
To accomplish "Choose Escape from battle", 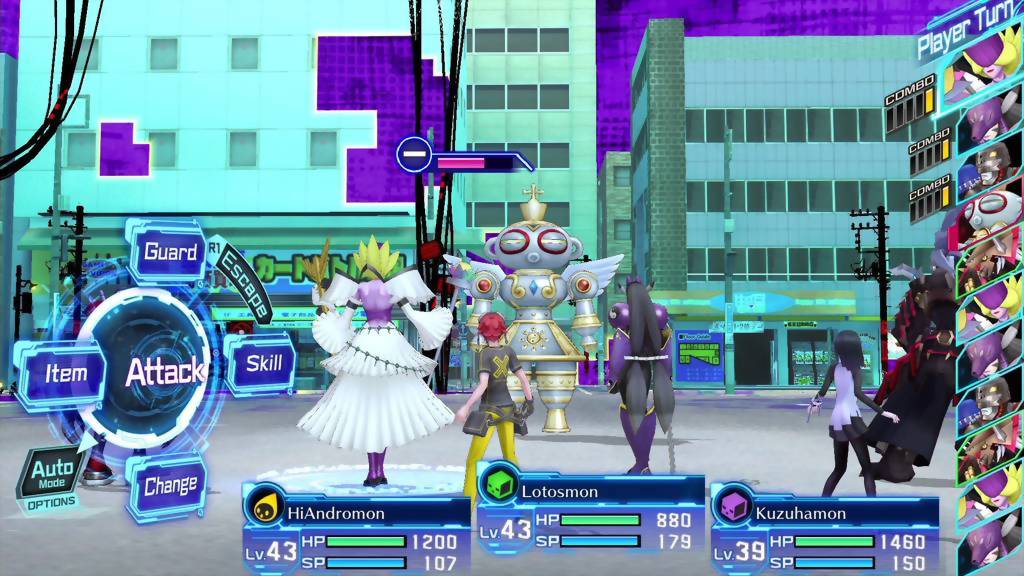I will point(245,281).
